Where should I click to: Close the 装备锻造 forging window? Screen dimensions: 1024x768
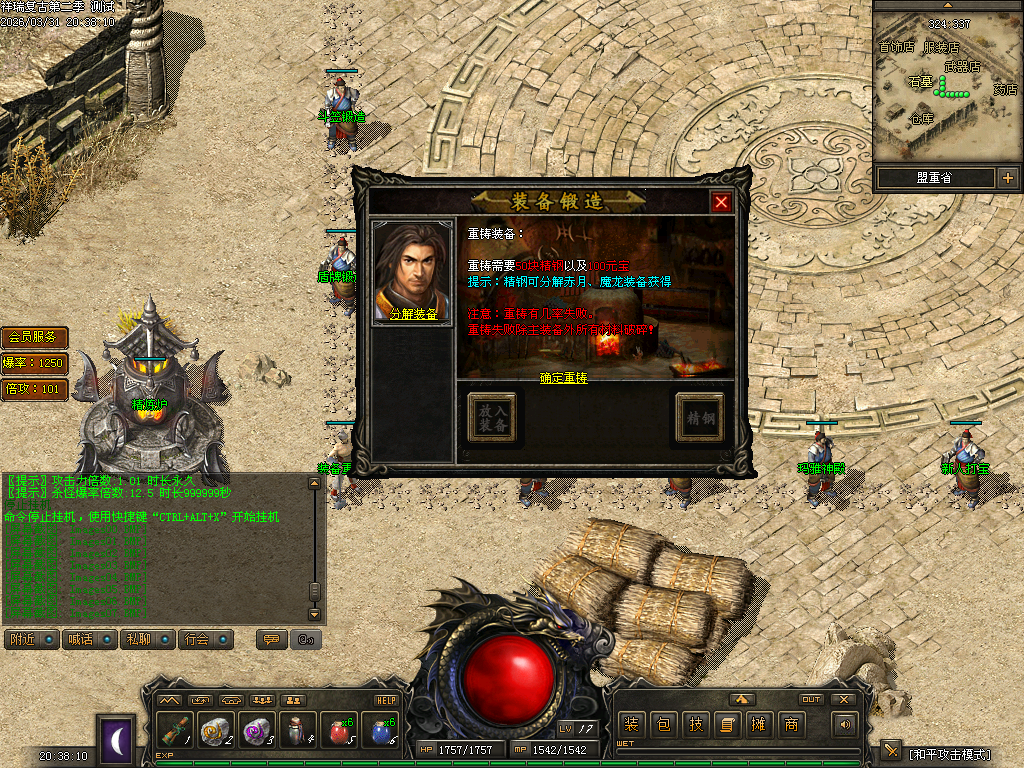(x=721, y=202)
